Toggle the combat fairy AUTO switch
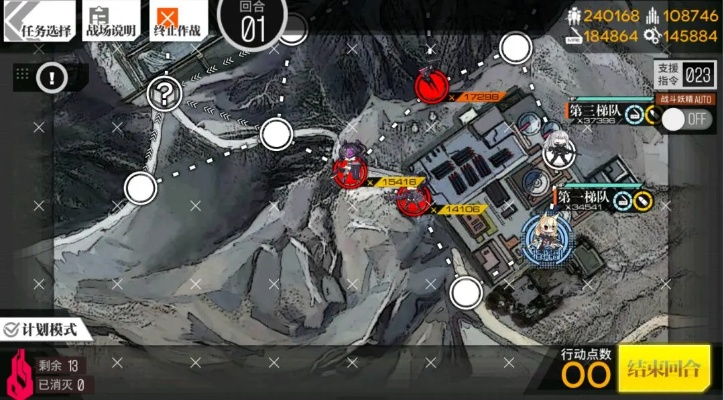Image resolution: width=724 pixels, height=400 pixels. coord(687,118)
